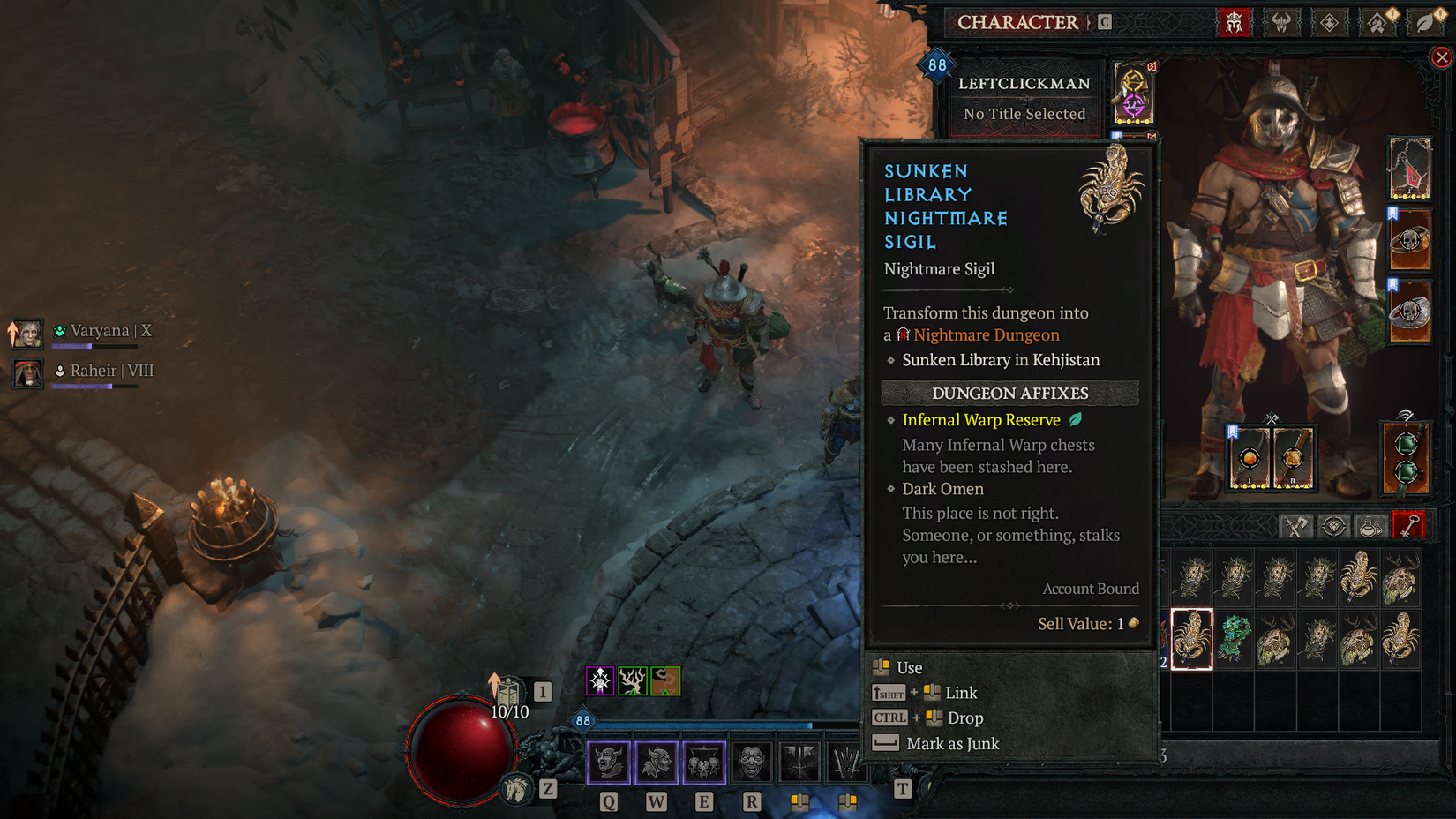Select the Consumables potion-flask tab
The height and width of the screenshot is (819, 1456).
coord(1373,525)
